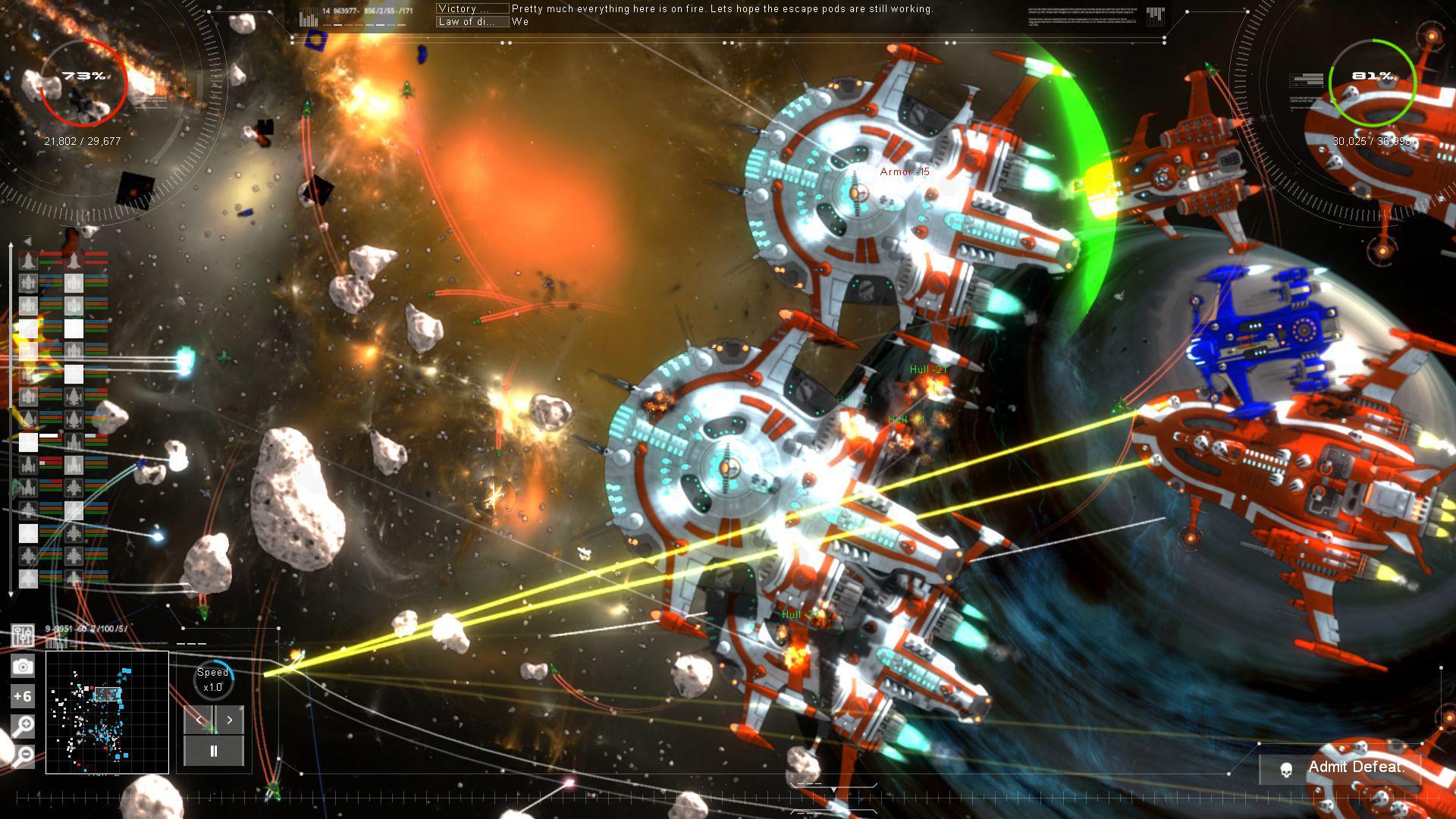Click the bar-chart stats icon at top left
This screenshot has height=819, width=1456.
tap(306, 14)
